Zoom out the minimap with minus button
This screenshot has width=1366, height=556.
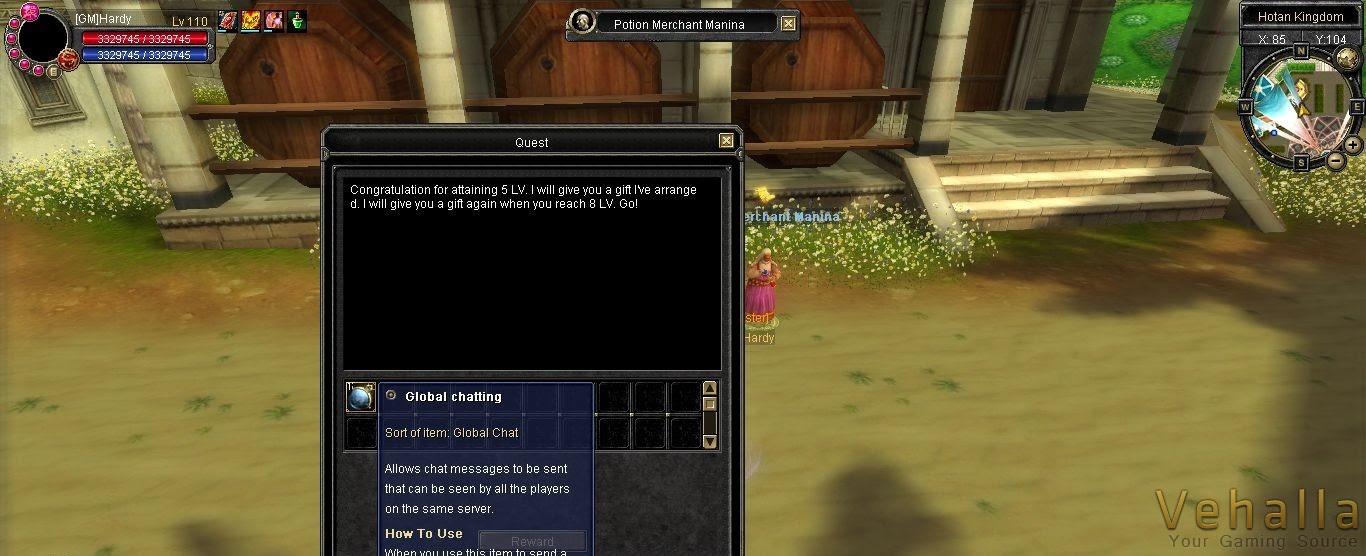[x=1335, y=161]
